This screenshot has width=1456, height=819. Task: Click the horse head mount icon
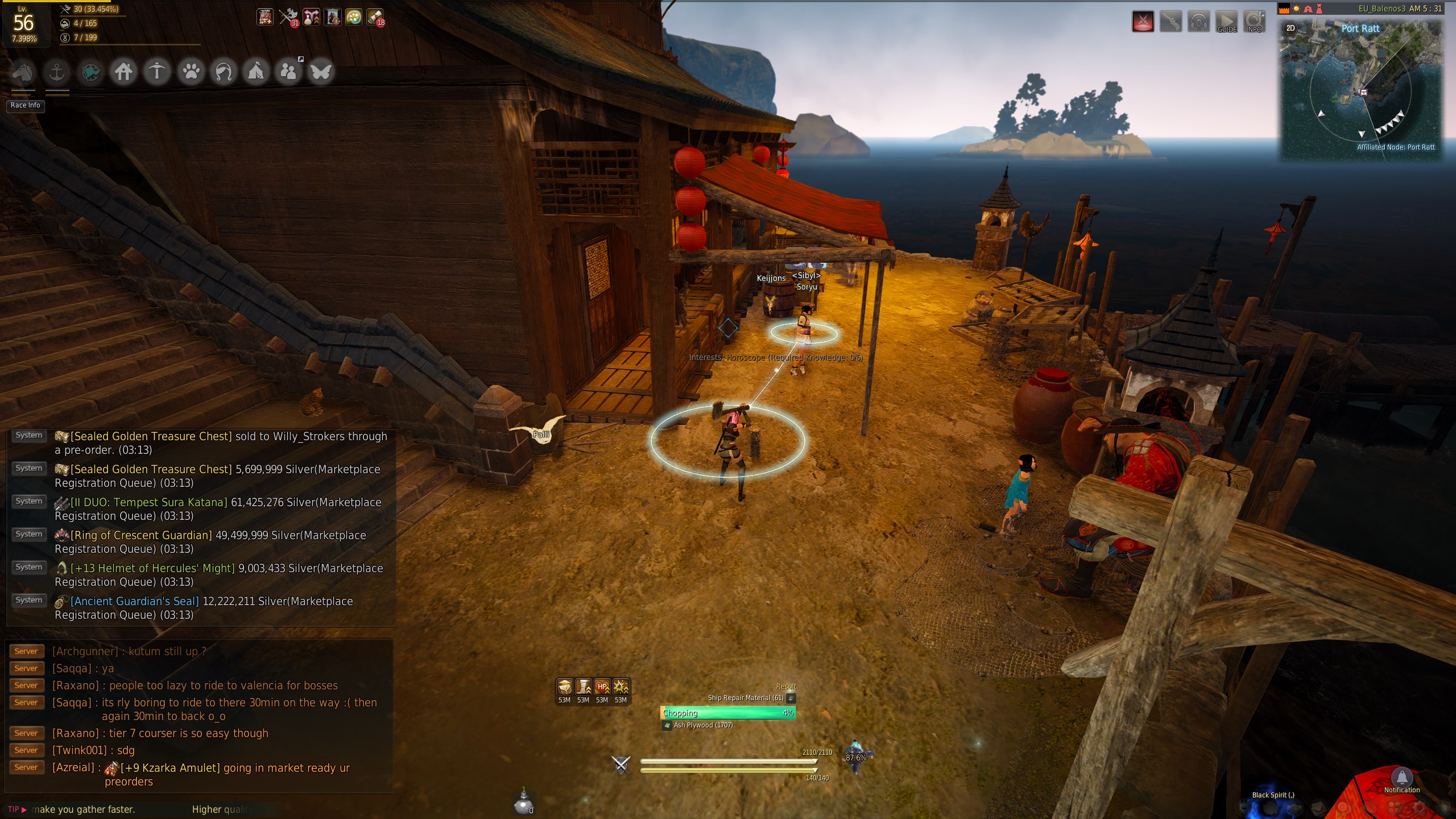(23, 72)
